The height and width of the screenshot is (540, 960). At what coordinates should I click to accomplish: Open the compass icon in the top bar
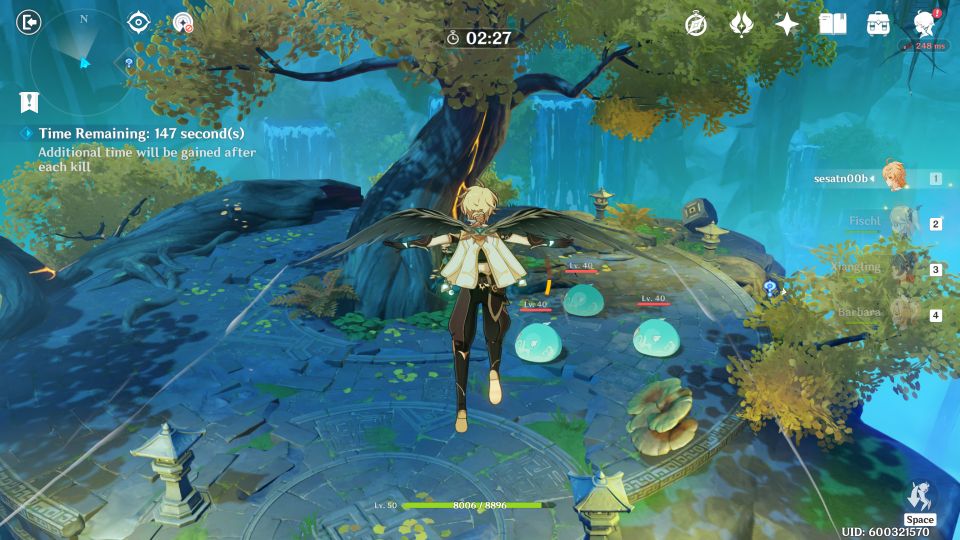tap(696, 24)
